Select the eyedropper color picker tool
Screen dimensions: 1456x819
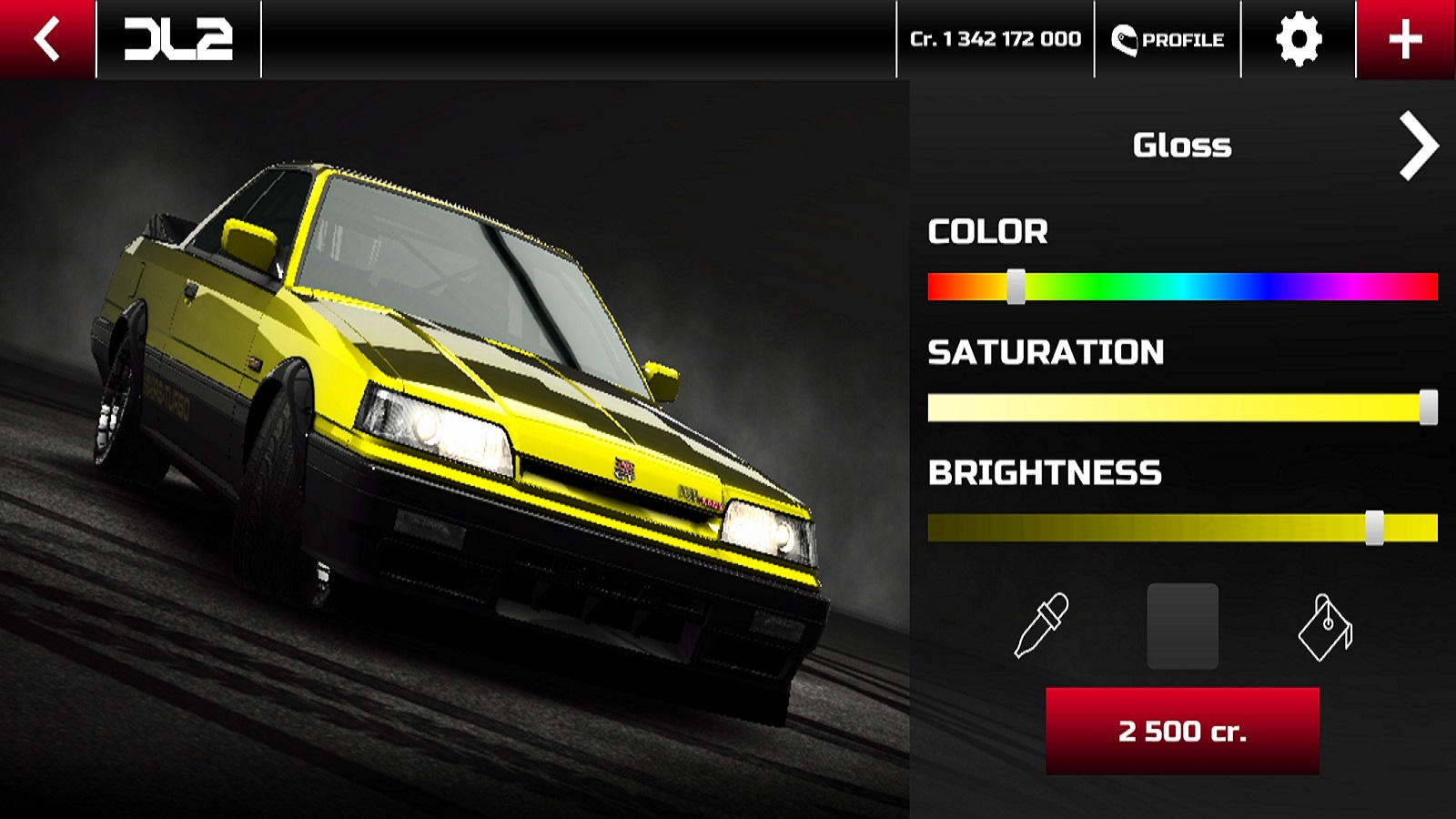point(1041,625)
